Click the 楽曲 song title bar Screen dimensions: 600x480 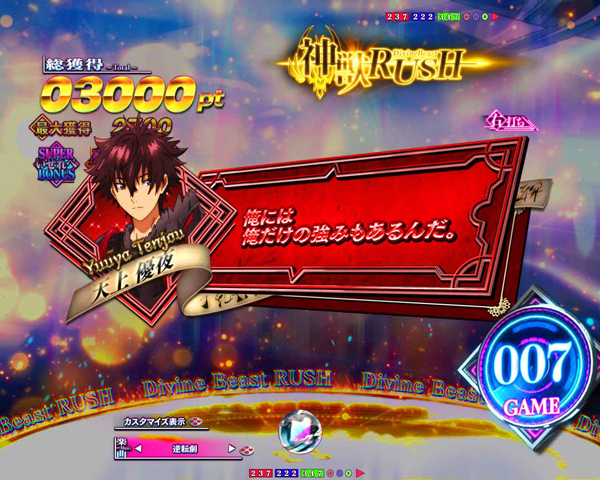(185, 449)
